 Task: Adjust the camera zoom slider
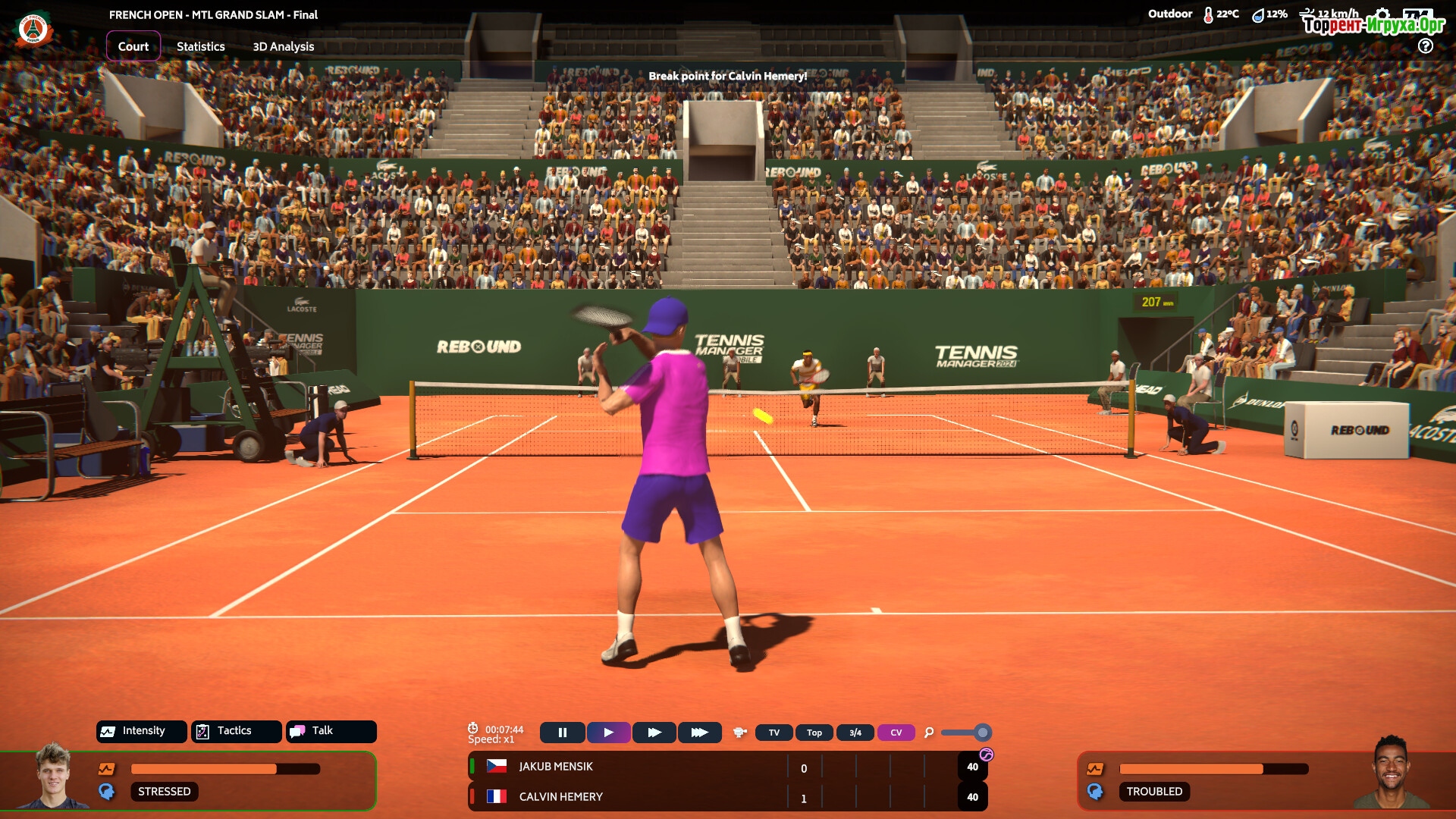pos(982,733)
